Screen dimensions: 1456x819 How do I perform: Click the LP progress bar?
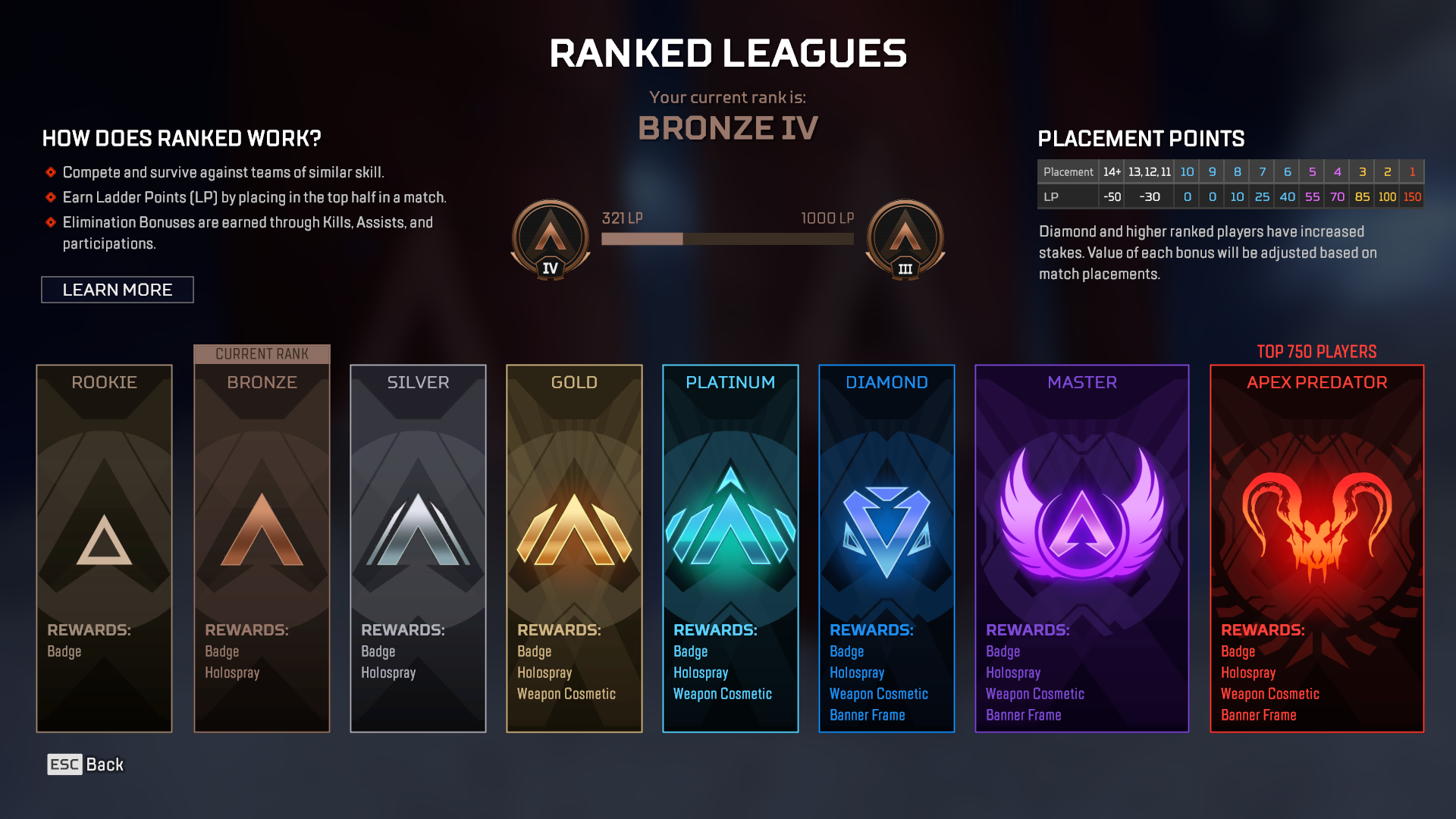[727, 237]
